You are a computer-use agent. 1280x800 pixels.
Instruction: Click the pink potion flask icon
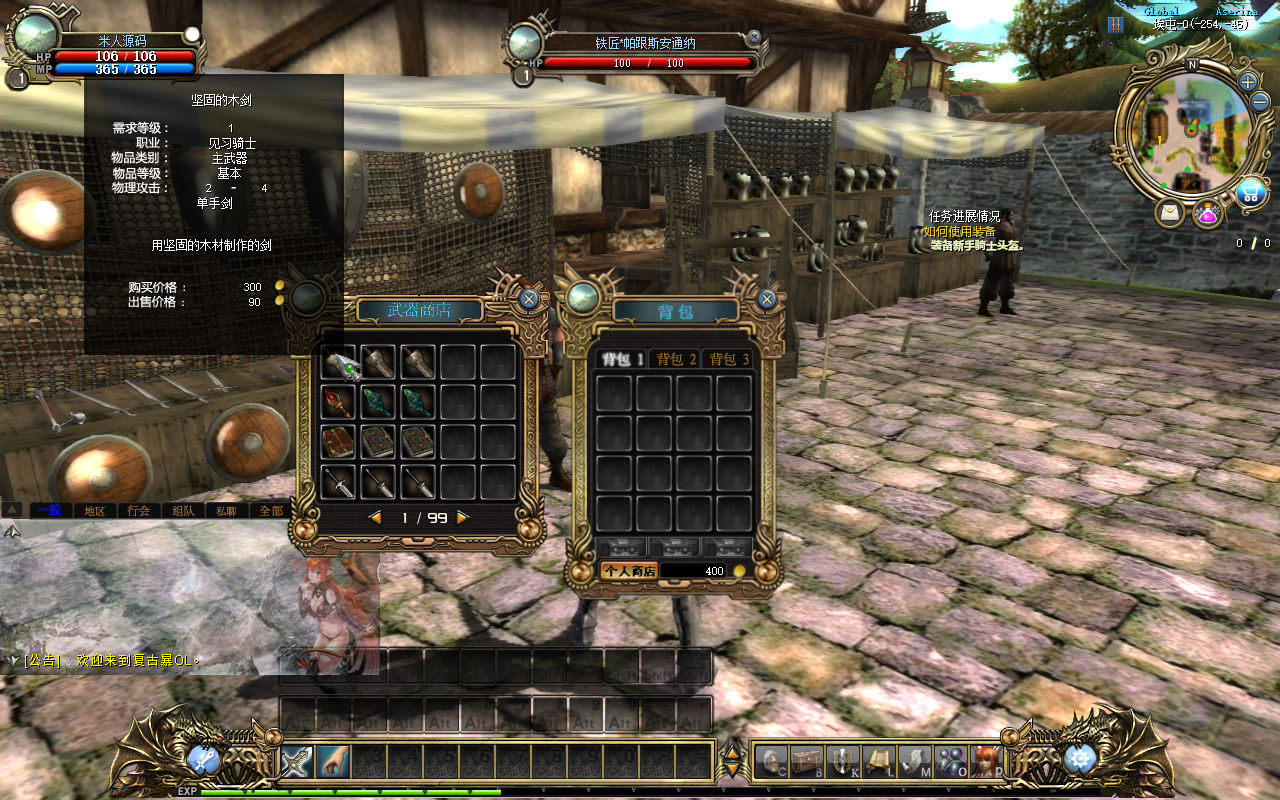click(1208, 213)
